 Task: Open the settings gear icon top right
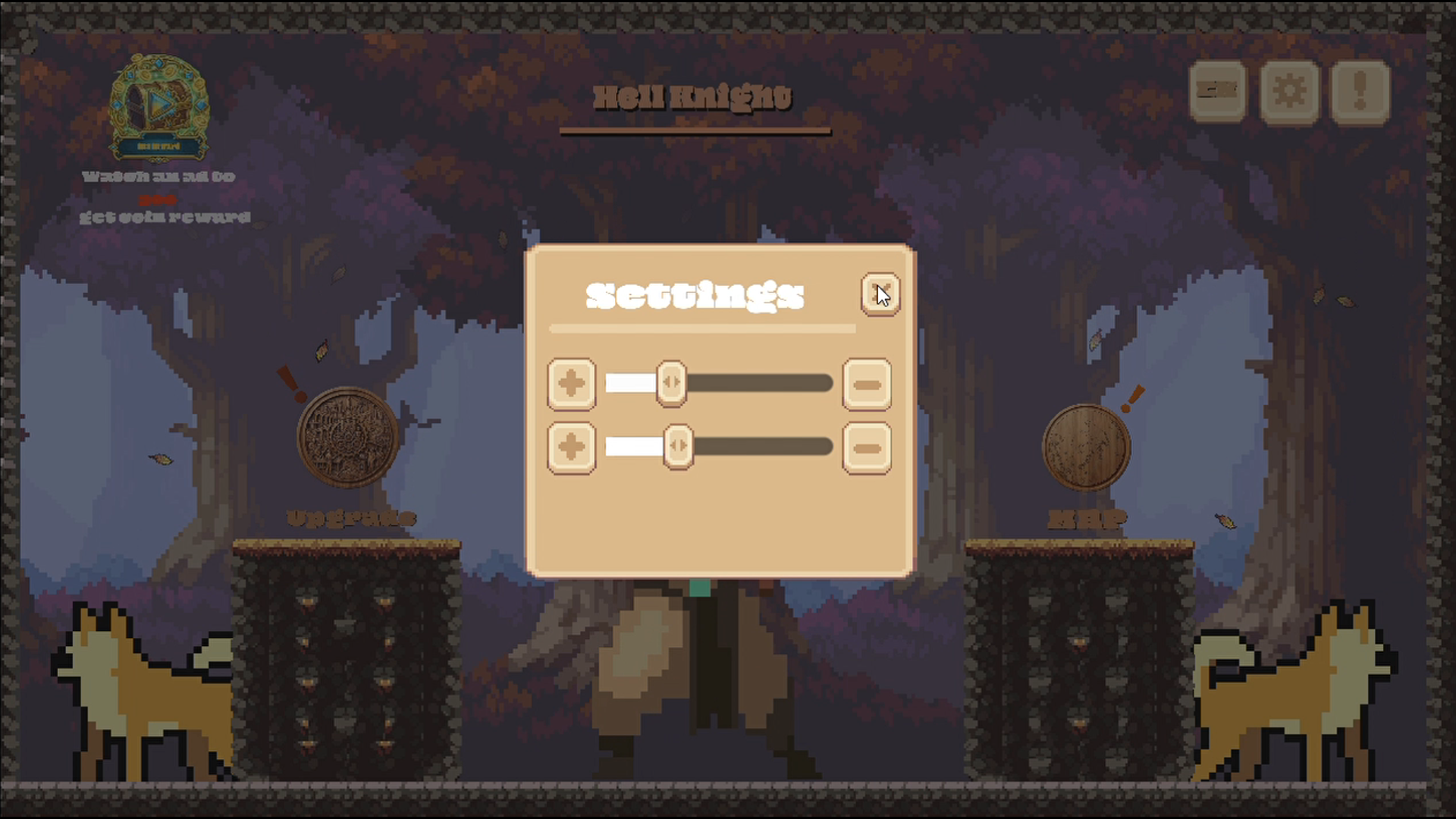tap(1288, 93)
